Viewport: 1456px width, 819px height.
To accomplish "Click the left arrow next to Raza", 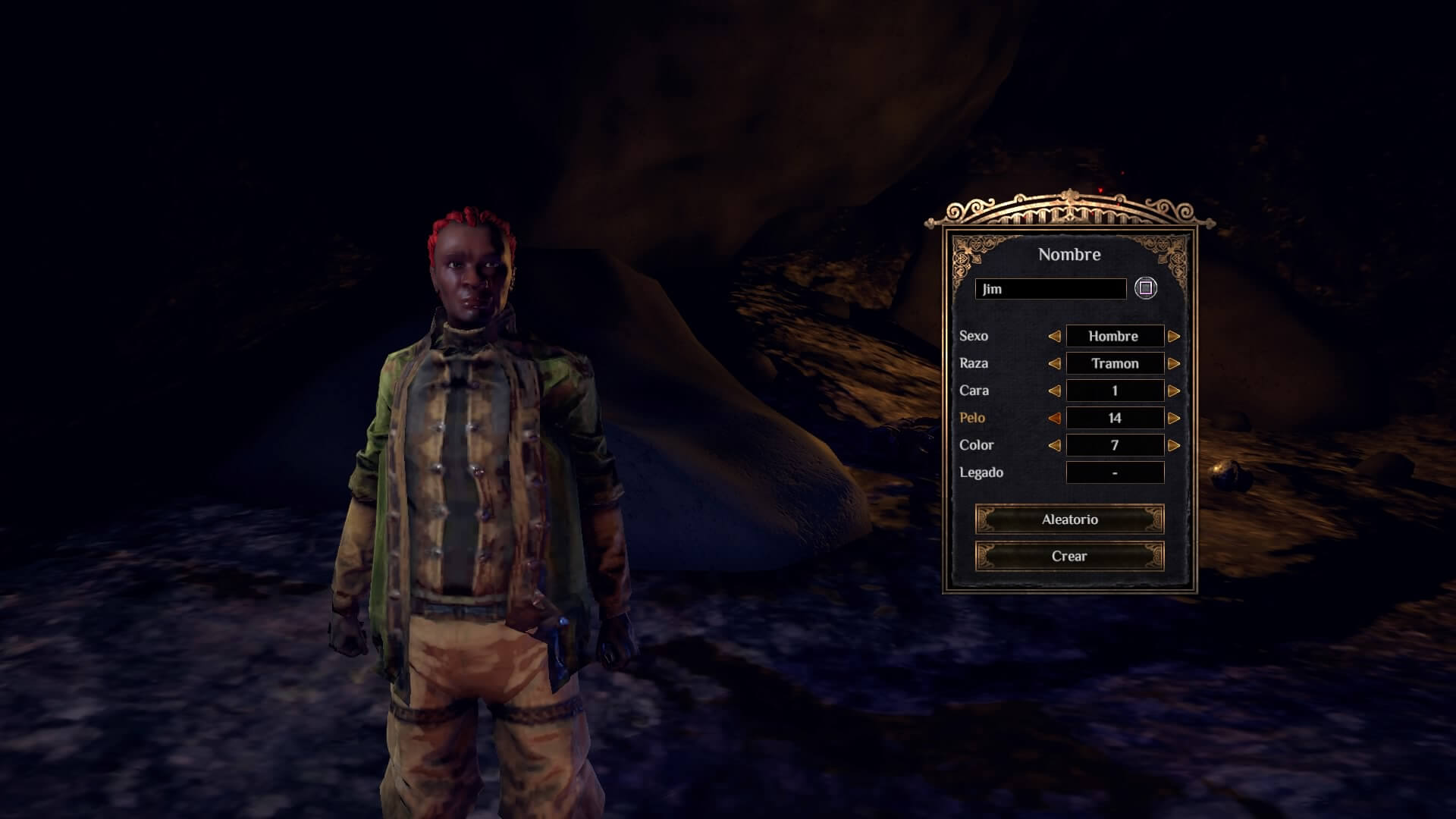I will pos(1054,363).
